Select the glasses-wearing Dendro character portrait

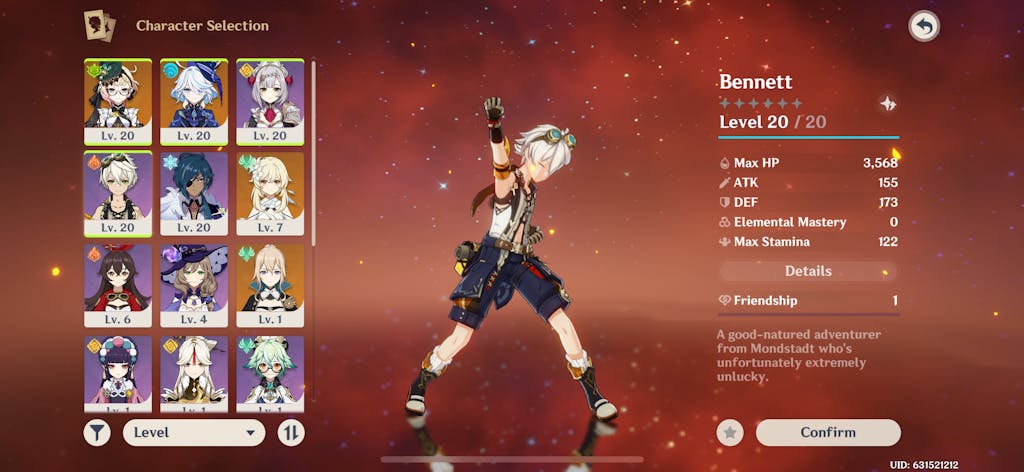[x=118, y=100]
